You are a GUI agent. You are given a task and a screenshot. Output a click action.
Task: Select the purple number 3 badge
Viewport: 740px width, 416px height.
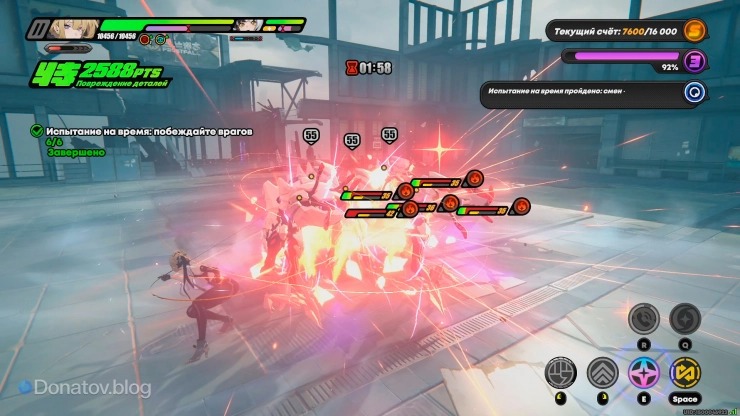pyautogui.click(x=694, y=61)
